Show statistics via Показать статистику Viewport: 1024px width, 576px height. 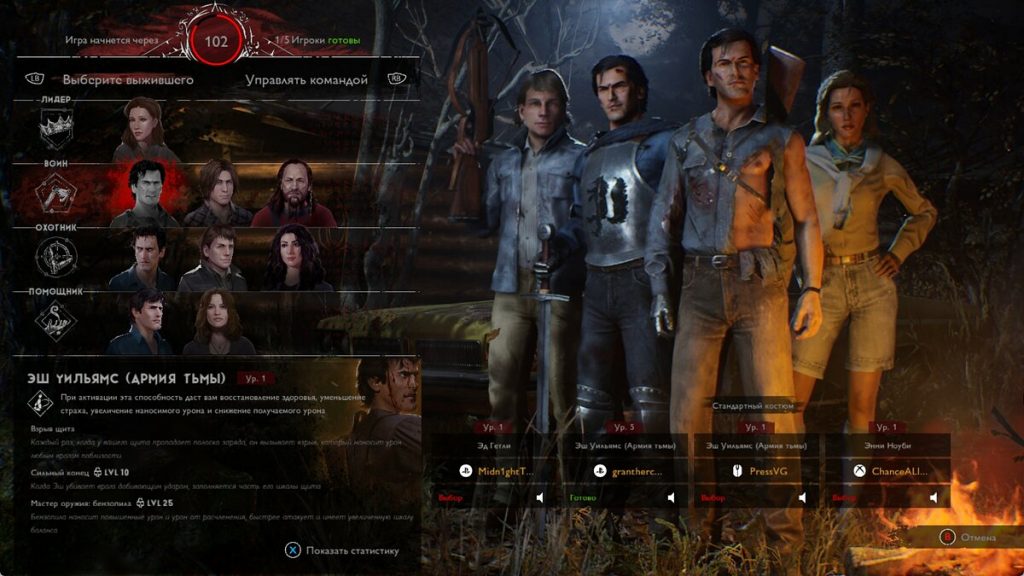[343, 549]
